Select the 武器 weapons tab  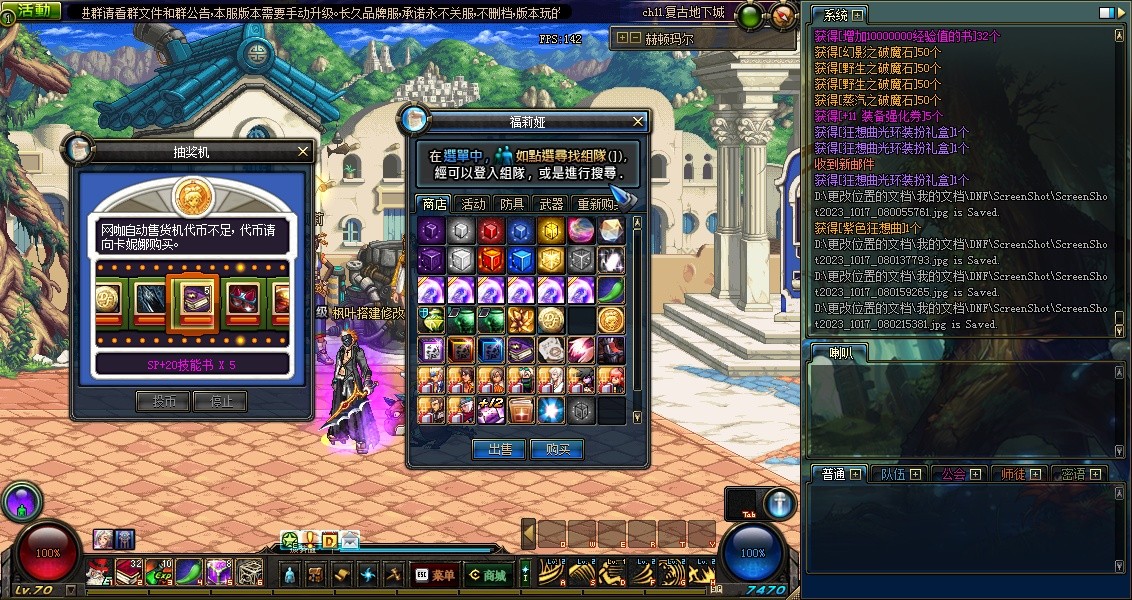(551, 204)
